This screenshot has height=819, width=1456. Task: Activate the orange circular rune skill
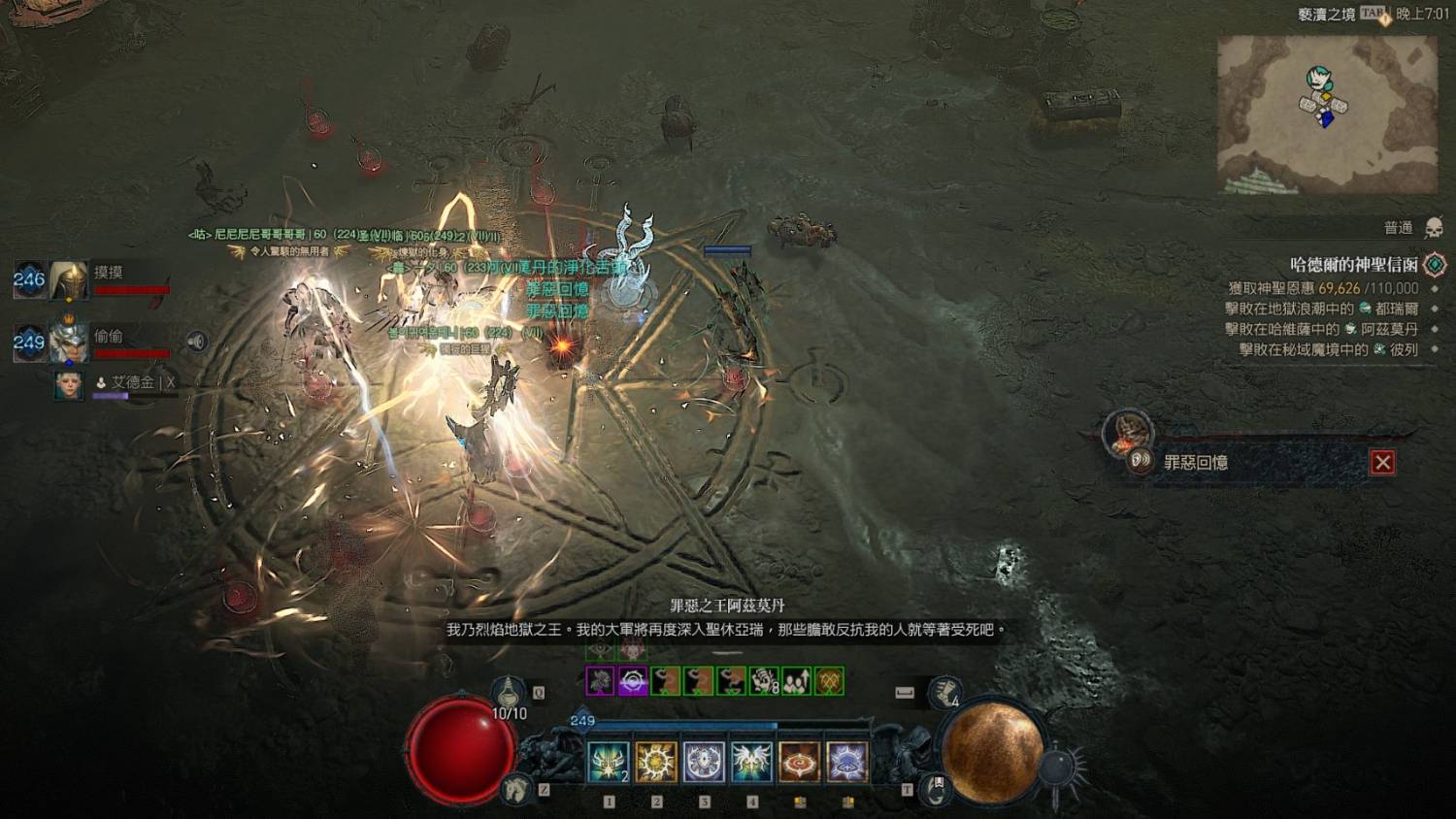(800, 762)
